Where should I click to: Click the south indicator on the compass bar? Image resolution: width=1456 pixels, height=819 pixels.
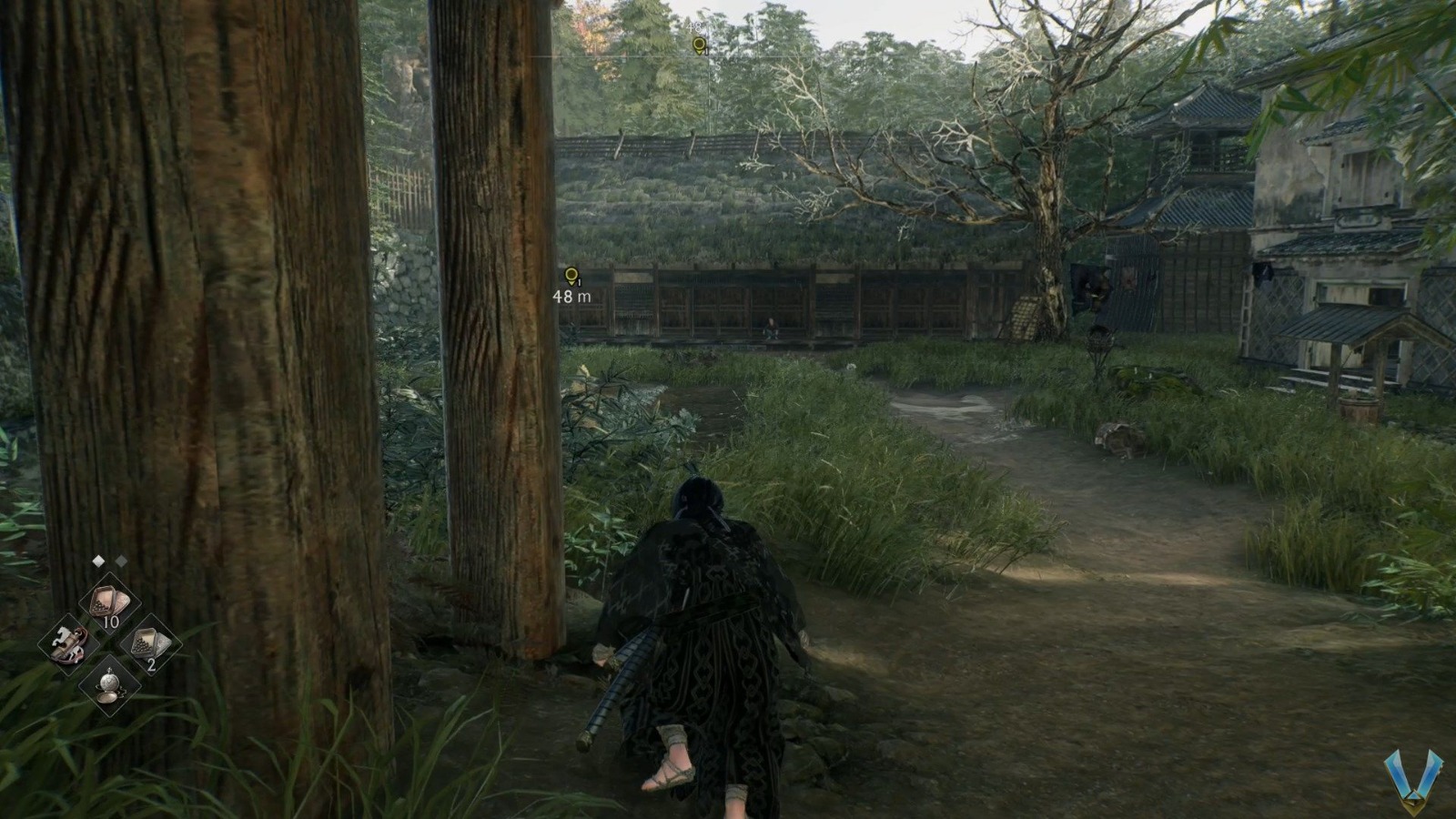pos(718,64)
